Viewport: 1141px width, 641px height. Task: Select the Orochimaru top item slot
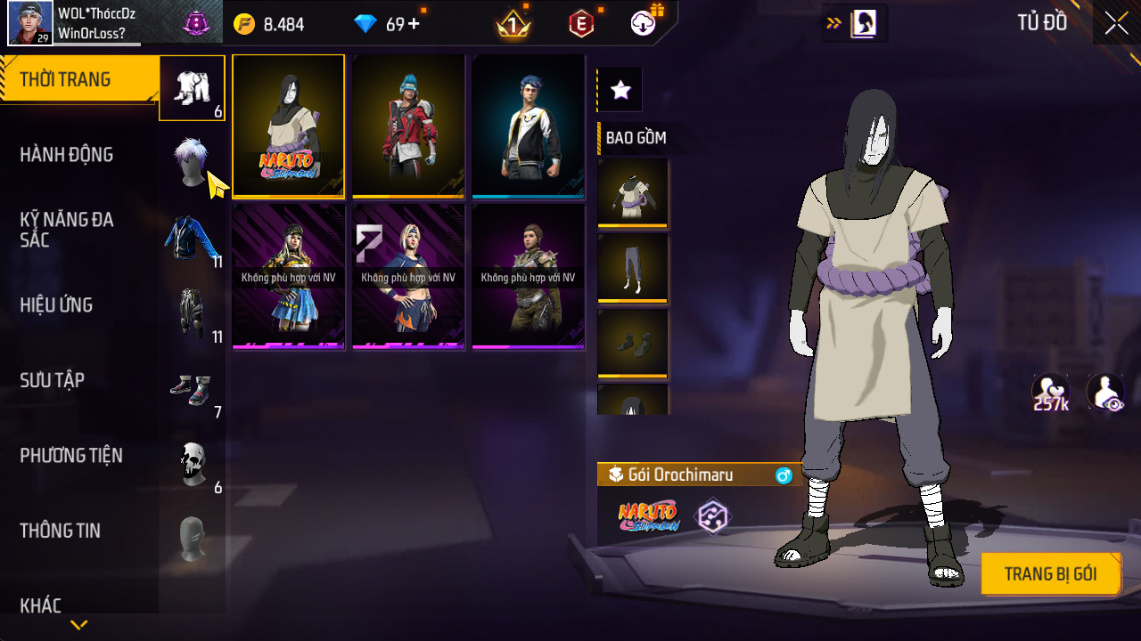click(x=632, y=193)
